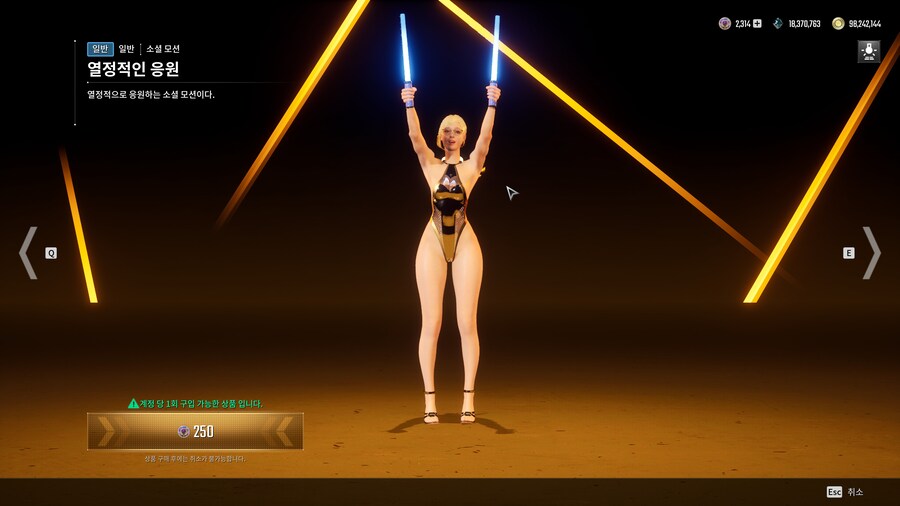The width and height of the screenshot is (900, 506).
Task: Click the plus icon to add premium currency
Action: [x=757, y=23]
